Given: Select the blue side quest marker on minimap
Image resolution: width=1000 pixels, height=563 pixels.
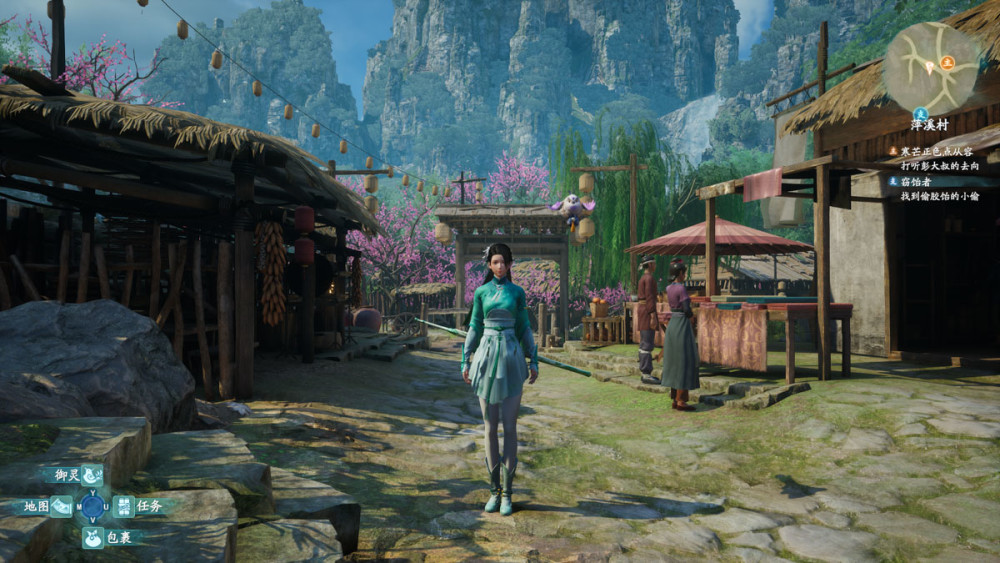Looking at the screenshot, I should tap(922, 112).
